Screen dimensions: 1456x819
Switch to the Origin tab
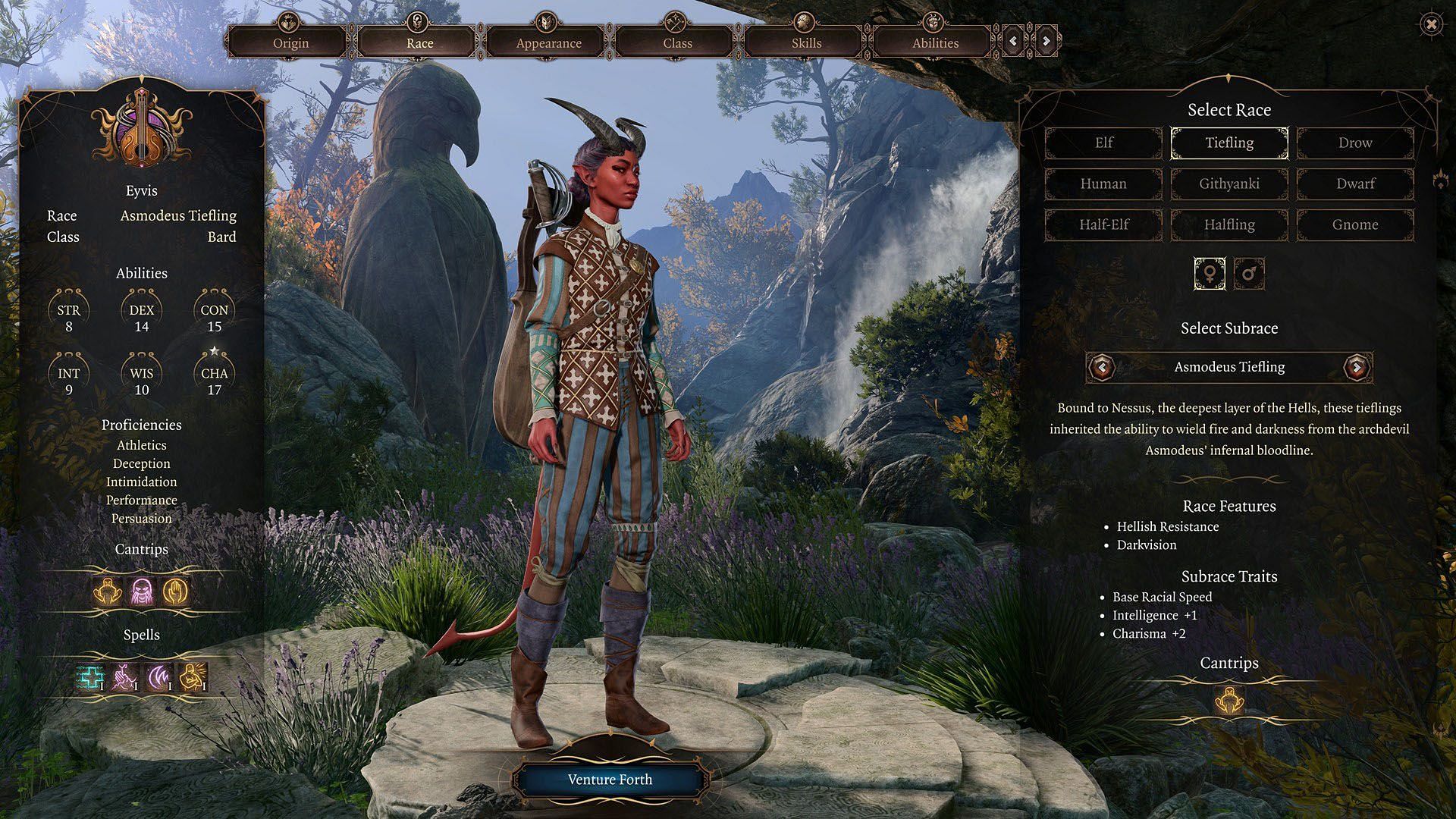click(x=290, y=42)
